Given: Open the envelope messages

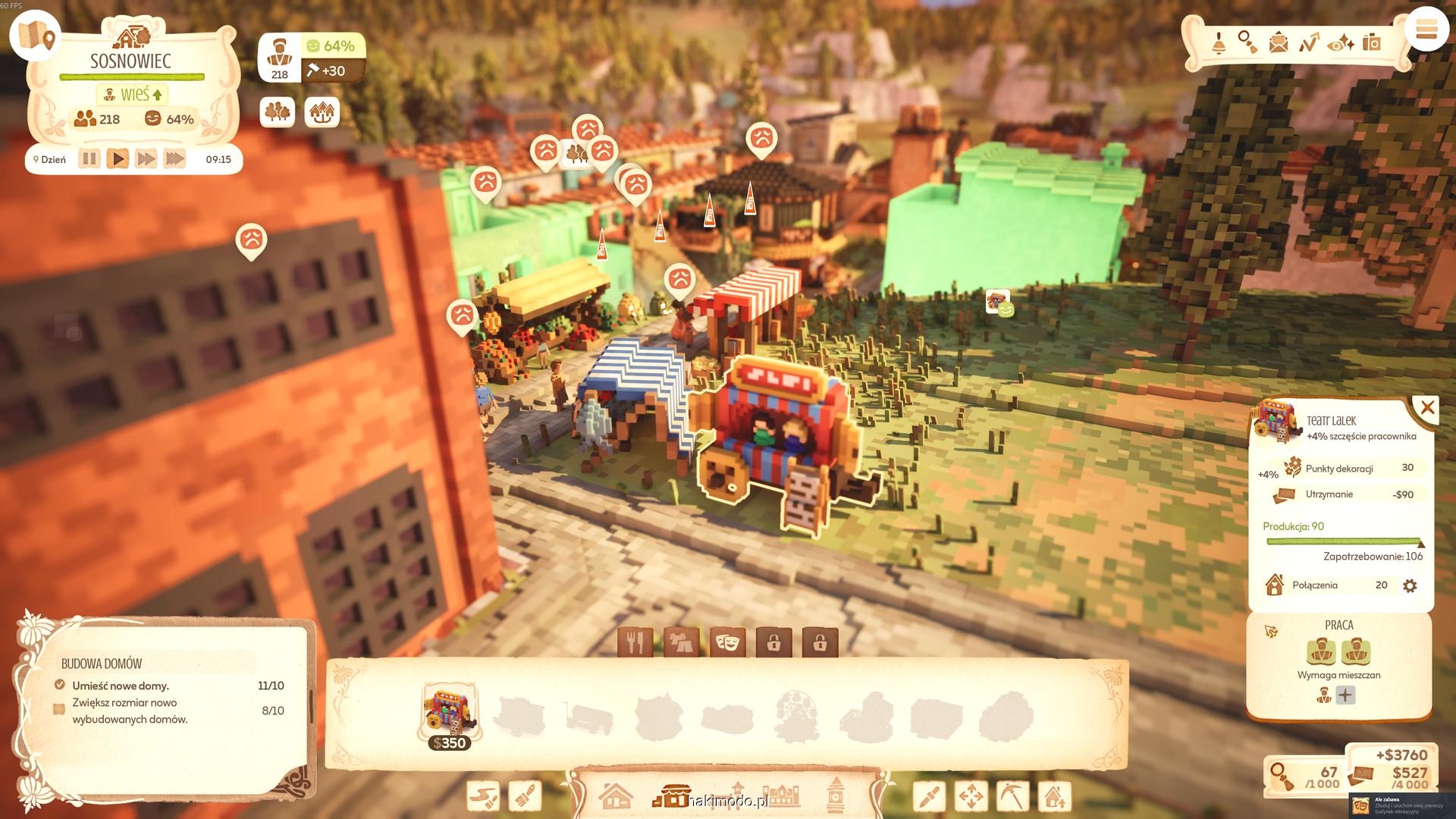Looking at the screenshot, I should coord(1279,42).
